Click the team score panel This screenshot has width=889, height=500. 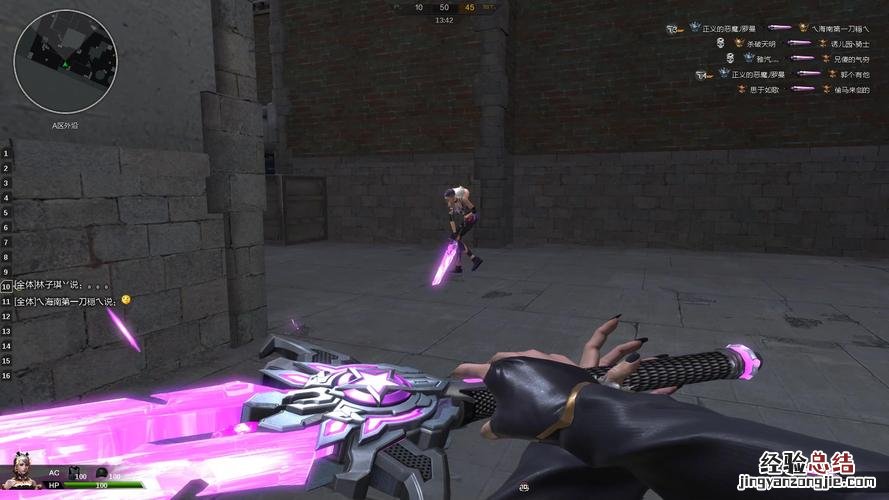click(x=444, y=8)
